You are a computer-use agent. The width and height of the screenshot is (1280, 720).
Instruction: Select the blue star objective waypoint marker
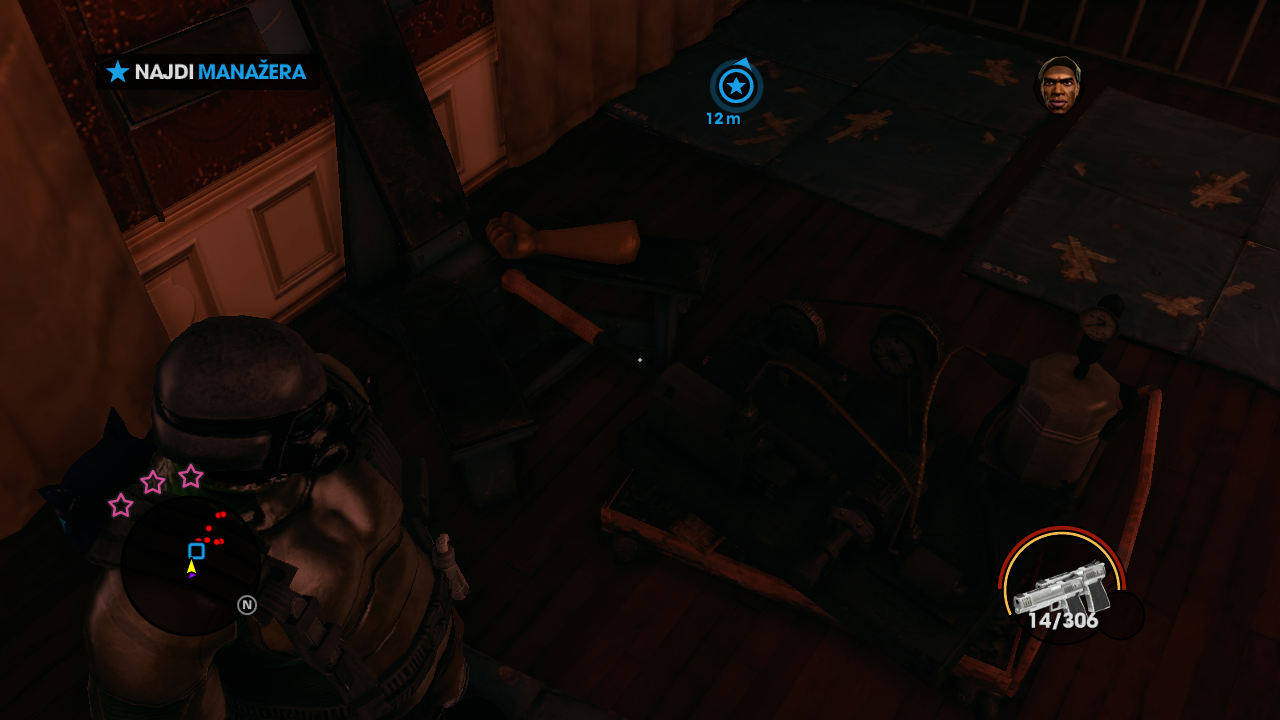coord(736,86)
